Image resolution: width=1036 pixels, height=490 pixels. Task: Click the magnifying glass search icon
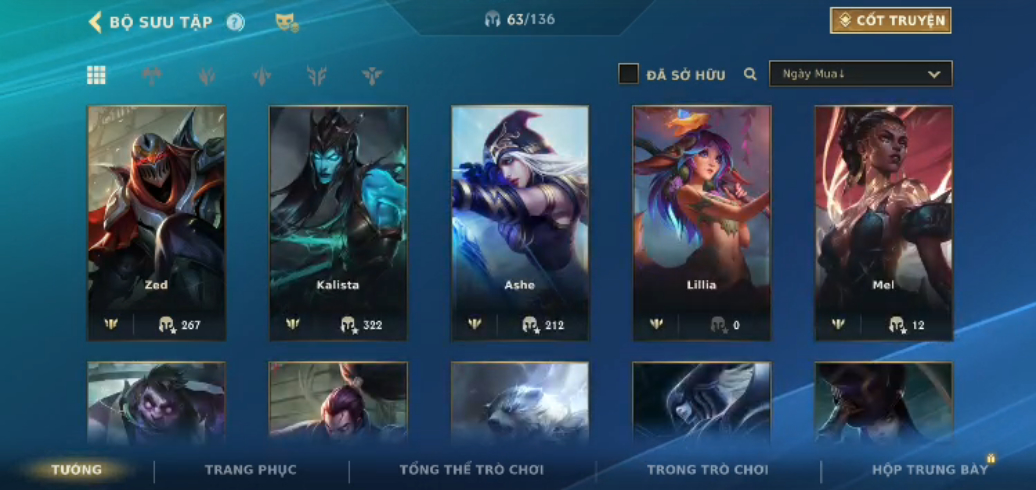coord(750,74)
